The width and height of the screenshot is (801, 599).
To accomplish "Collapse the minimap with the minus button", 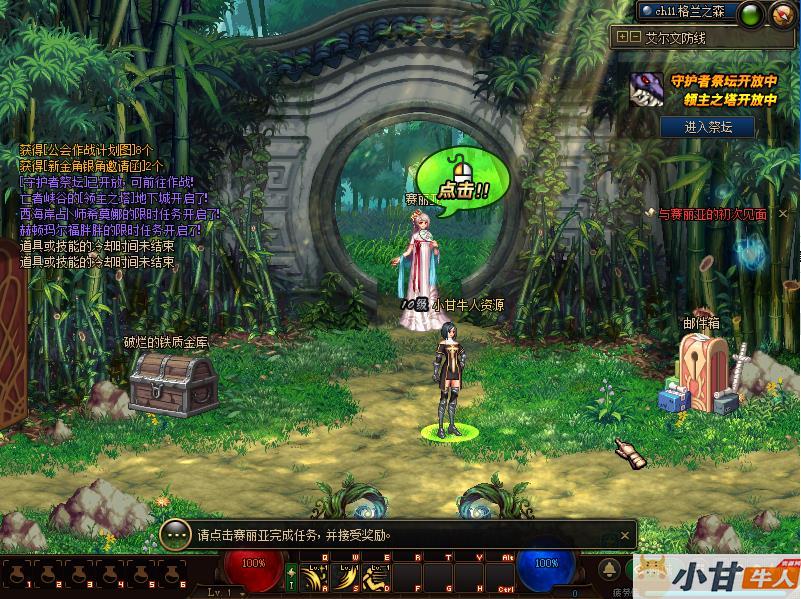I will click(x=635, y=37).
